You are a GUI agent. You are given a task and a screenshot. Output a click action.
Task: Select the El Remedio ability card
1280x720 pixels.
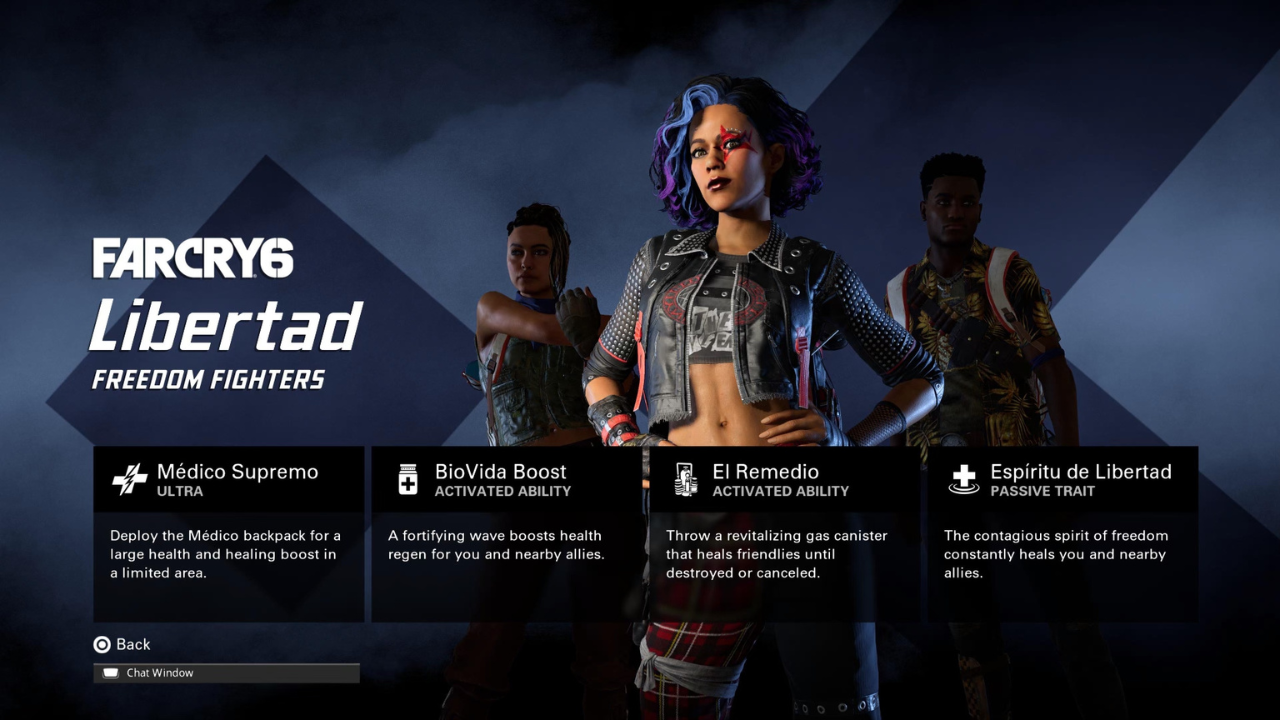(x=784, y=533)
